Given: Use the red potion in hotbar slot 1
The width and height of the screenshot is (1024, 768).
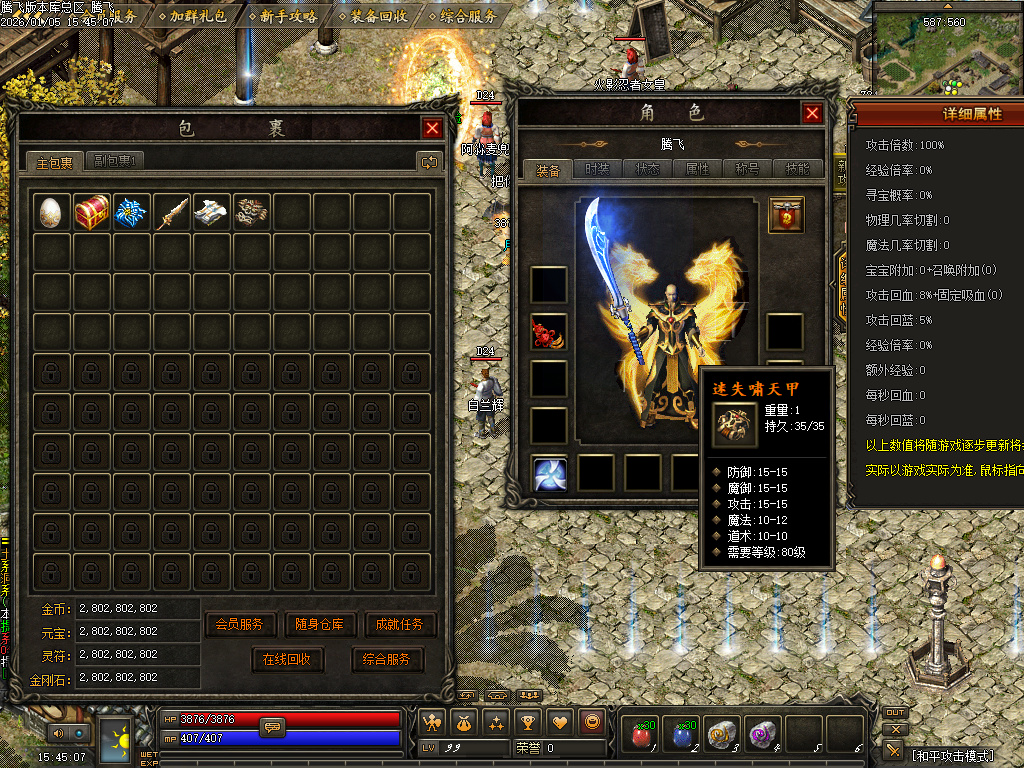Looking at the screenshot, I should [x=640, y=734].
